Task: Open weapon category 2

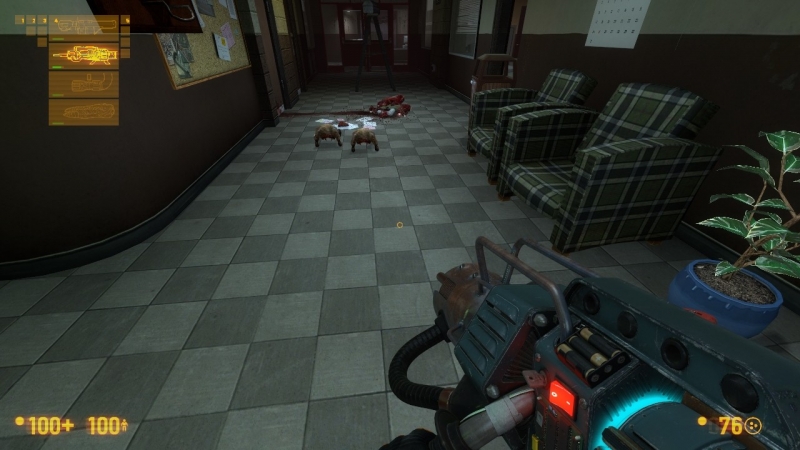Action: 32,19
